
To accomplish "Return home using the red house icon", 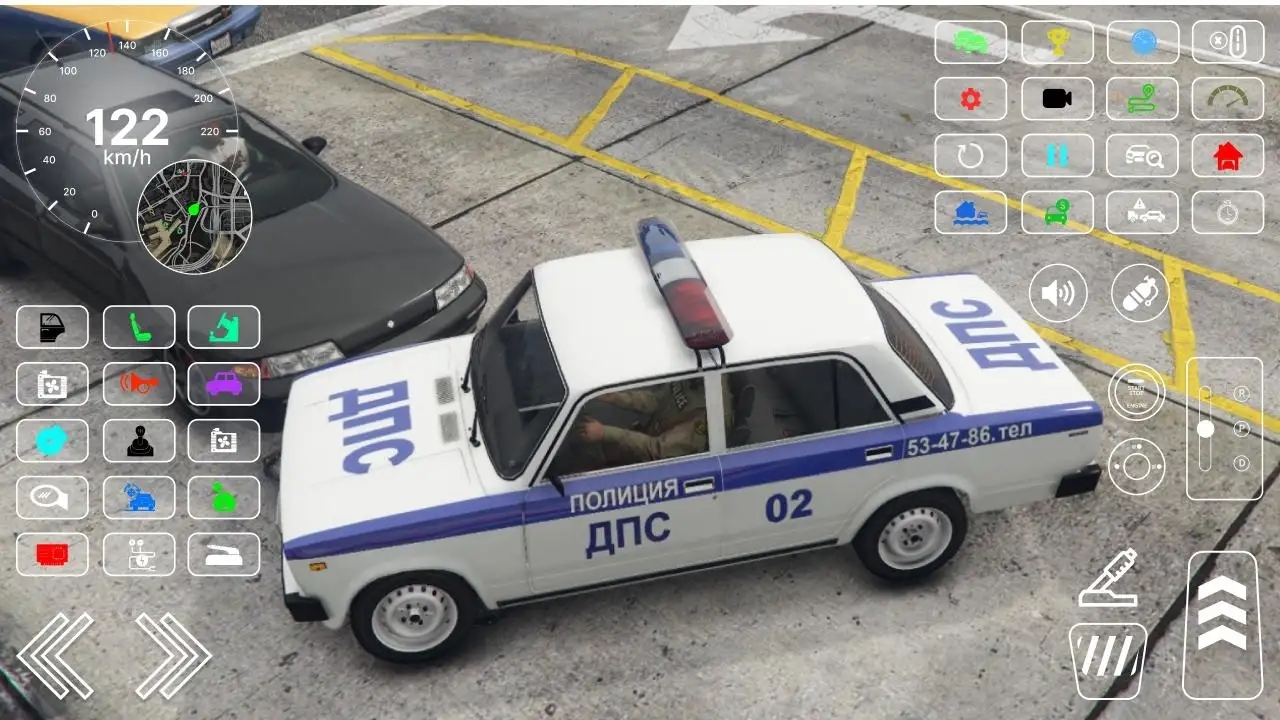I will (1227, 156).
